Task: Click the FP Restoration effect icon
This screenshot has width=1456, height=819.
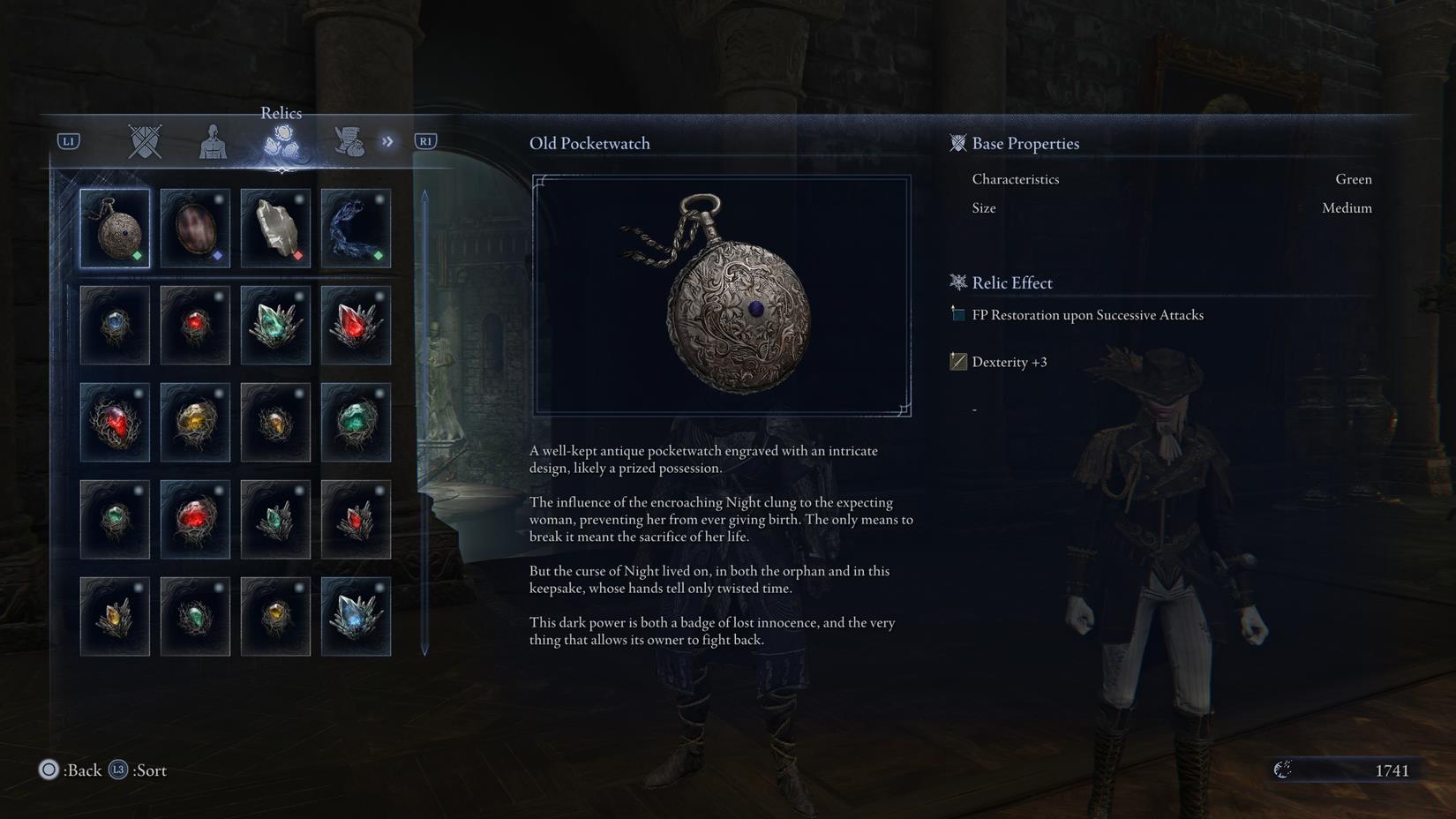Action: point(957,314)
